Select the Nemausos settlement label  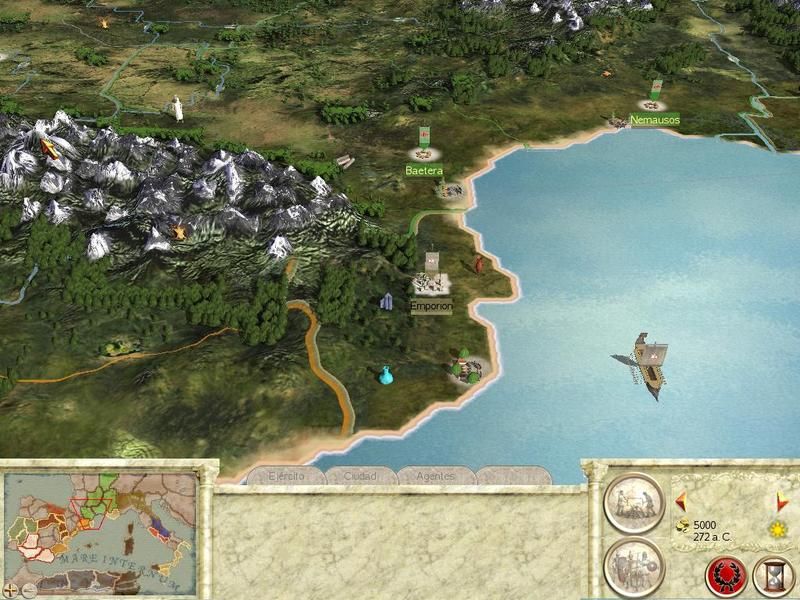(655, 120)
